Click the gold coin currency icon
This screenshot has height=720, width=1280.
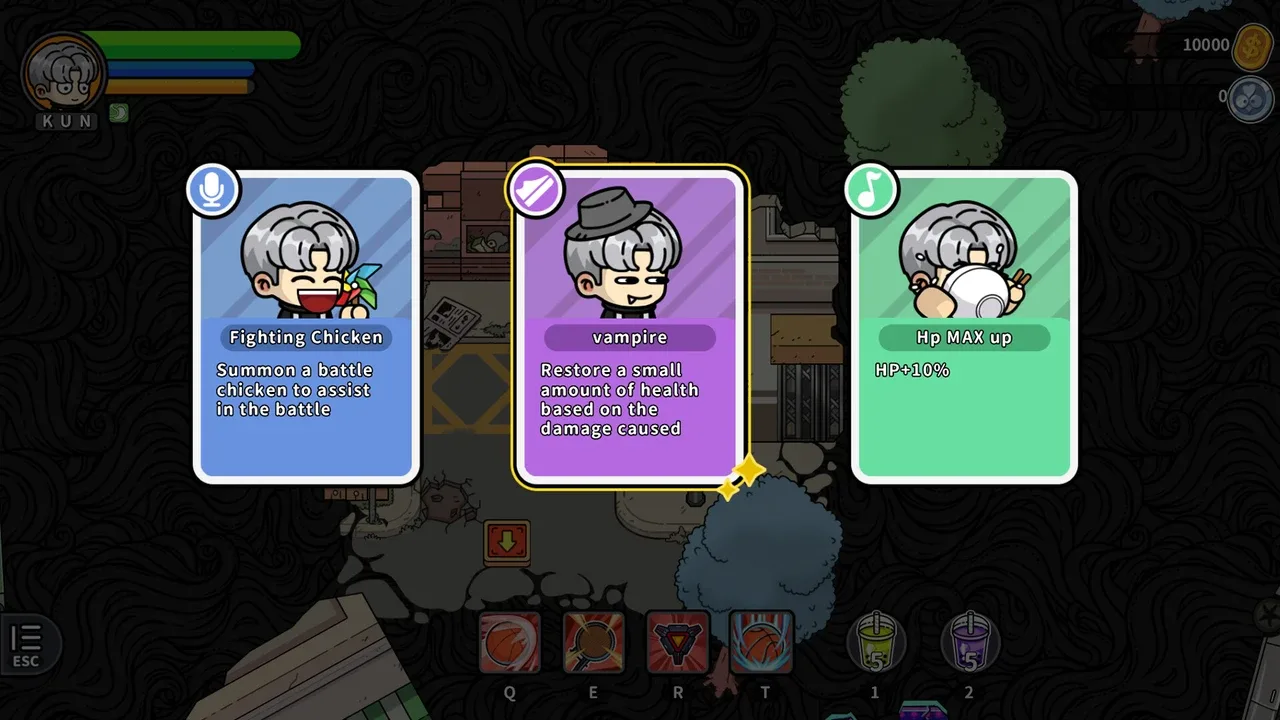[x=1252, y=46]
